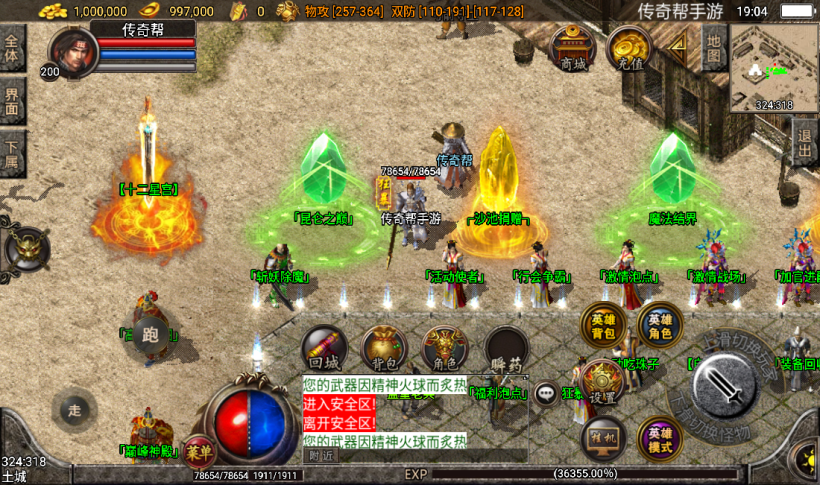Open the 菜单 menu button
This screenshot has width=820, height=485.
pos(200,449)
